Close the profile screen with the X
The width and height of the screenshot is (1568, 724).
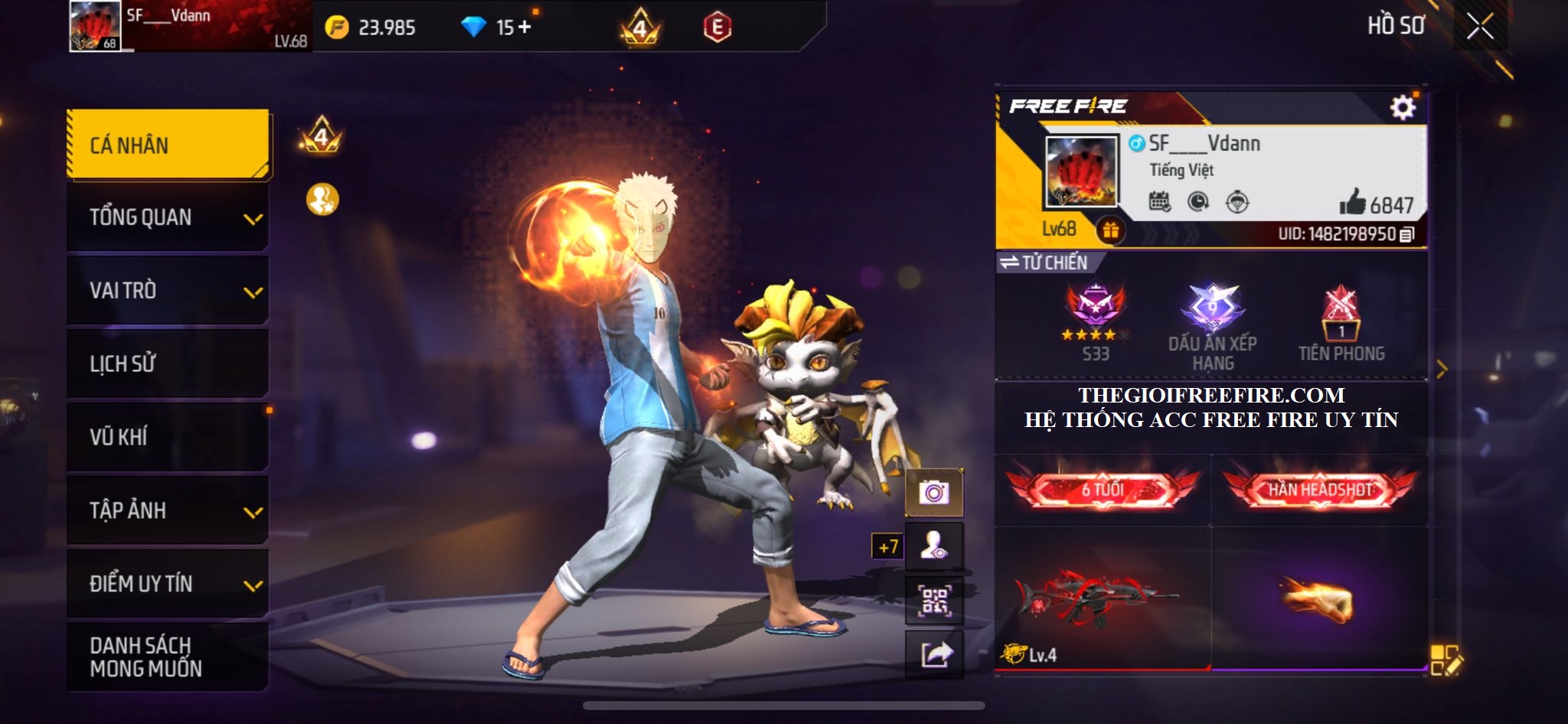tap(1480, 27)
